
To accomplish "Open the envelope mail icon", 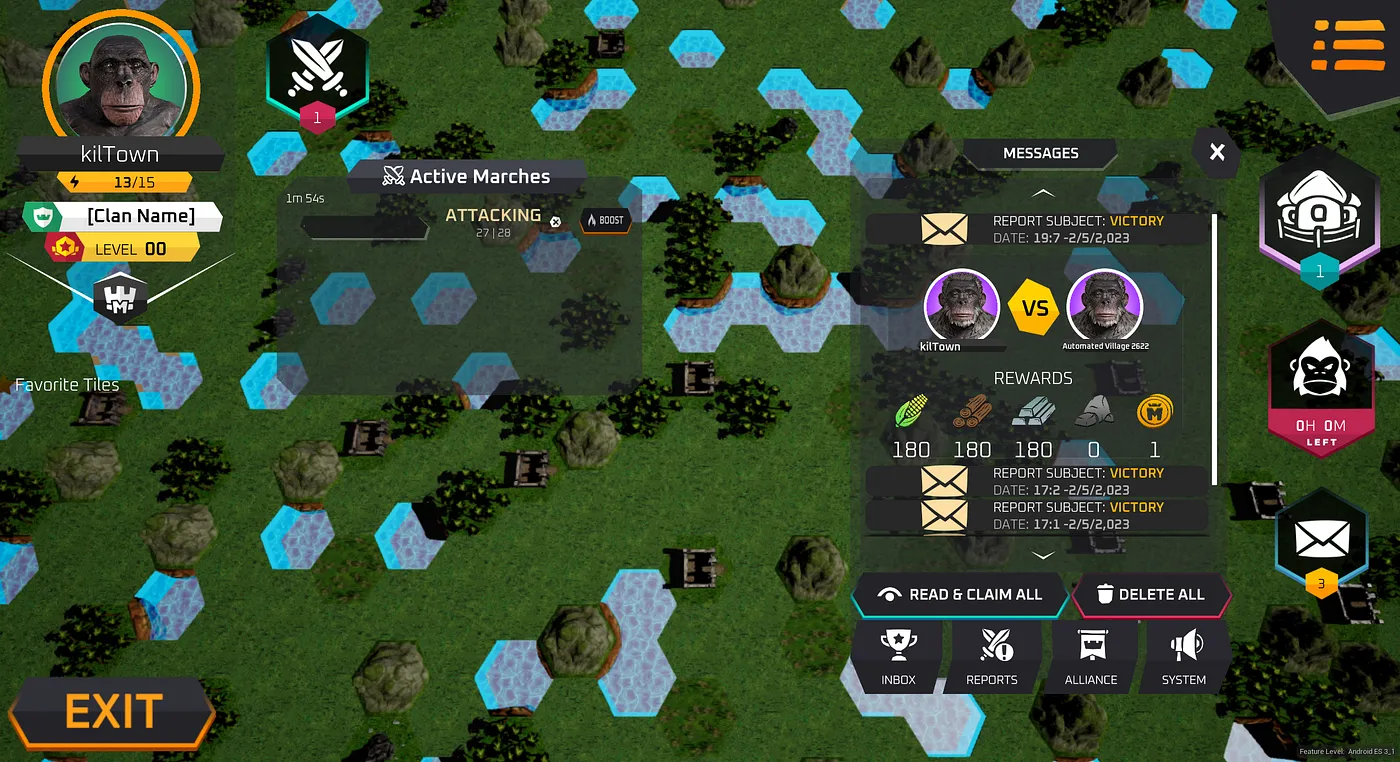I will point(1321,542).
